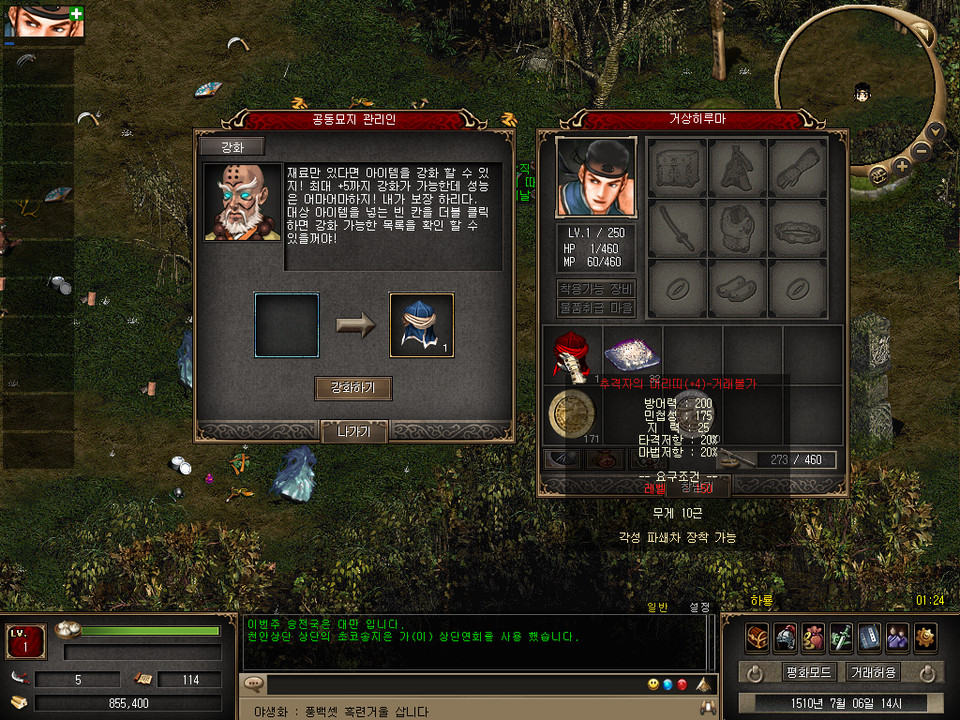Open the gear settings icon
The height and width of the screenshot is (720, 960).
925,636
